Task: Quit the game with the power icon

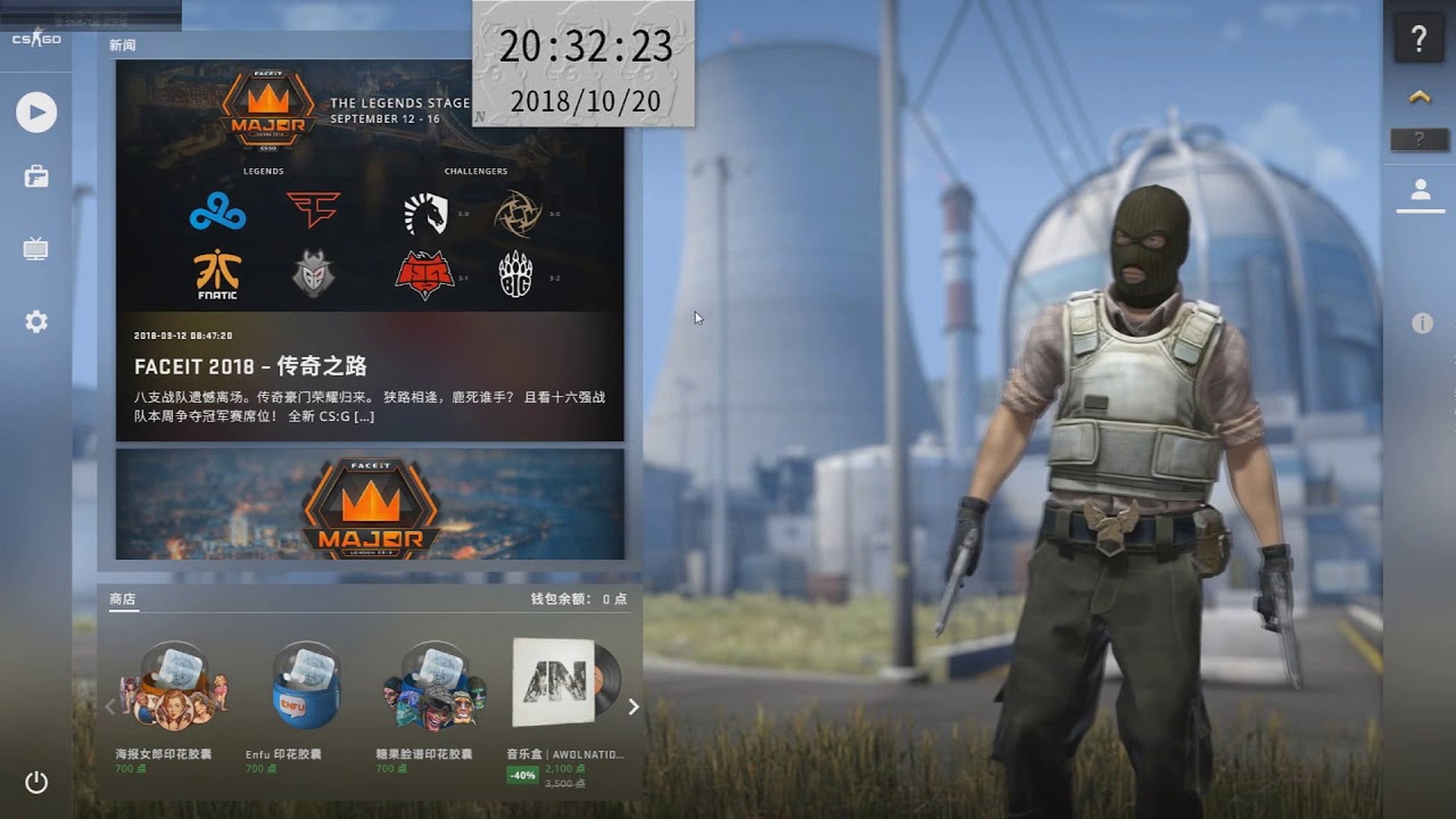Action: (36, 782)
